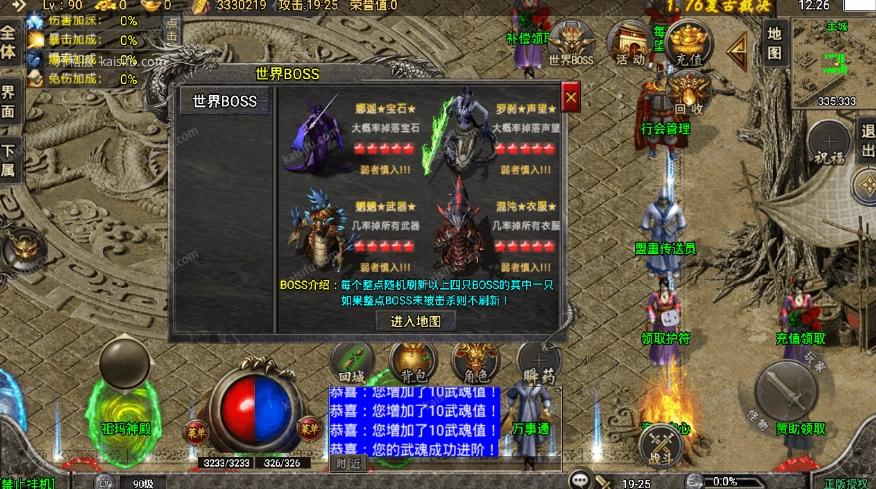Viewport: 876px width, 489px height.
Task: Close the 世界BOSS window
Action: click(x=571, y=97)
